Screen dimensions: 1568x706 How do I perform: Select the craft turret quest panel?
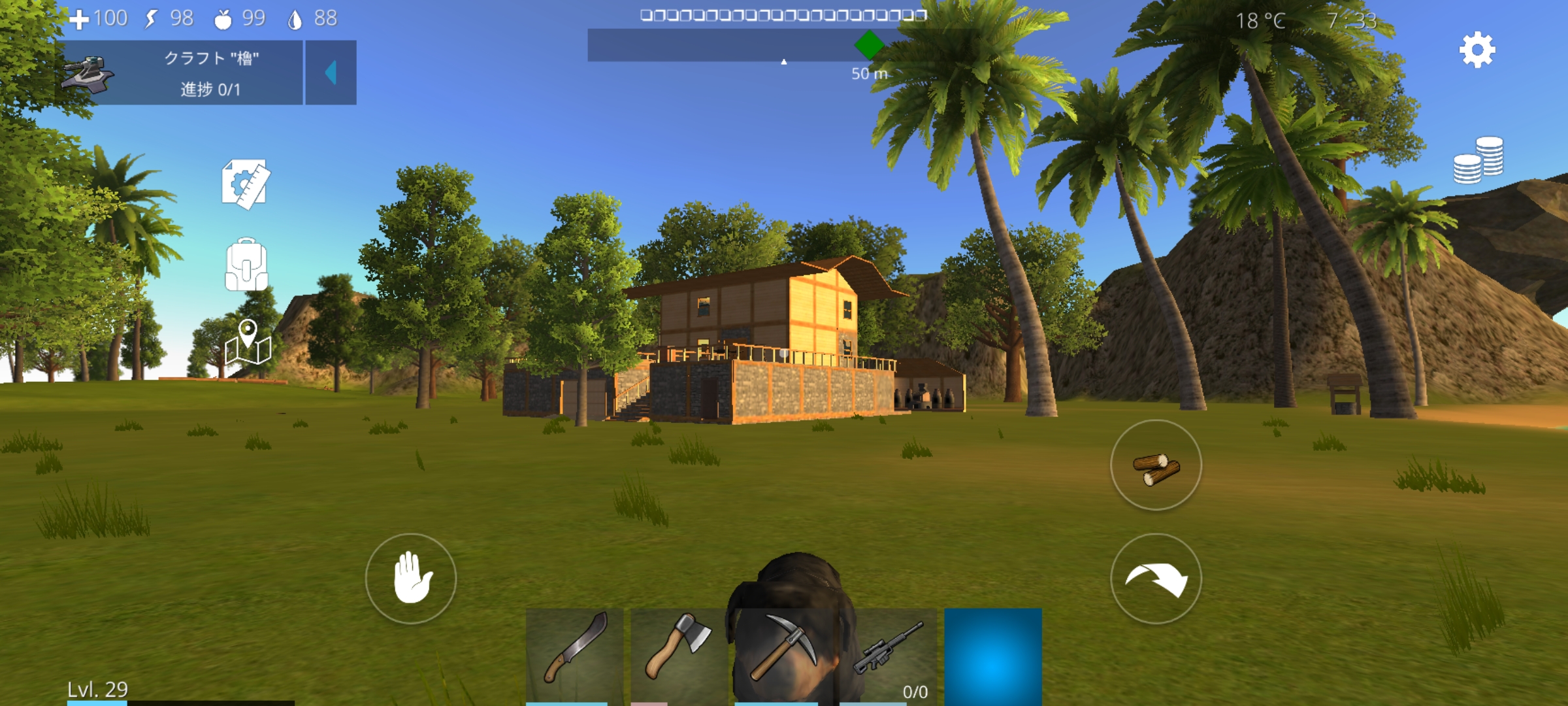click(x=182, y=73)
